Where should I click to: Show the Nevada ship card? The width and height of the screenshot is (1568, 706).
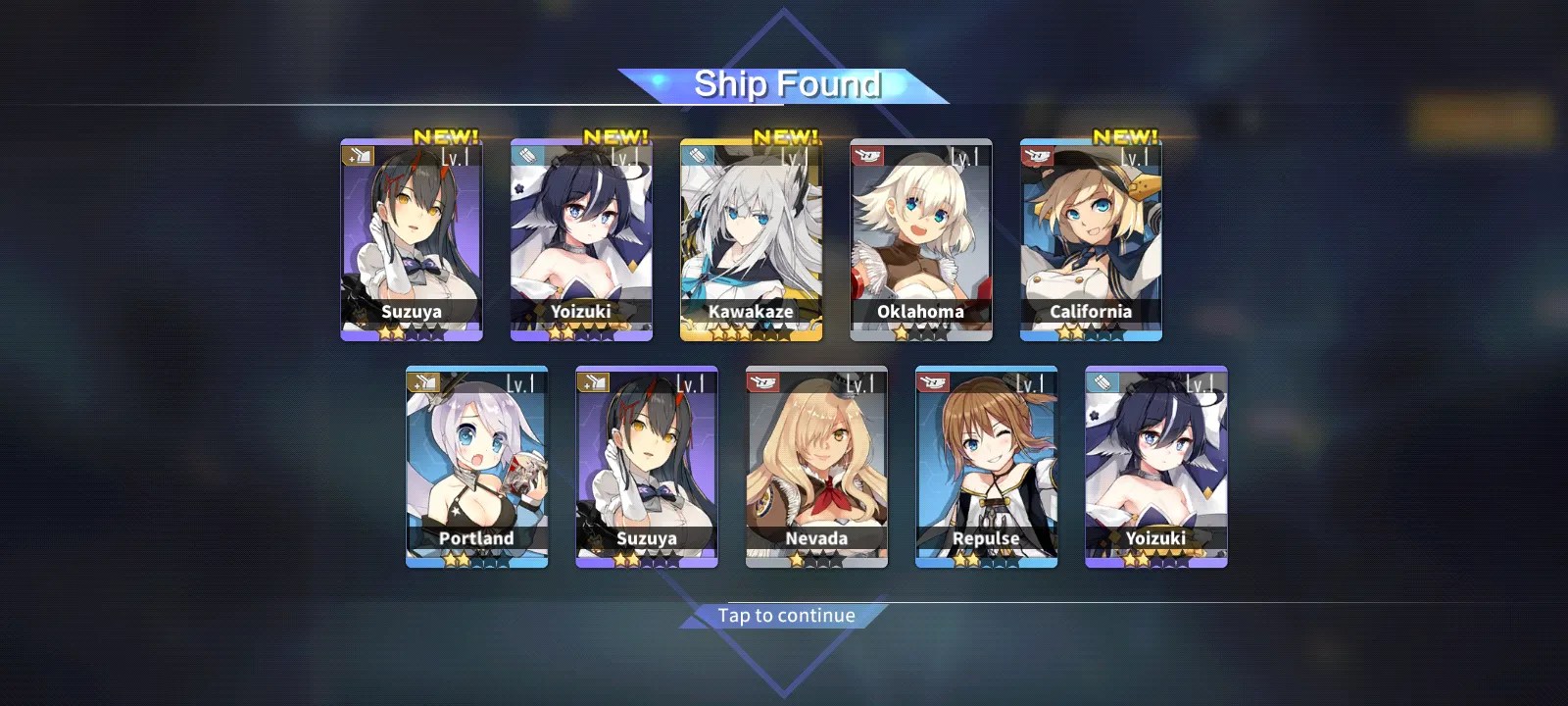pyautogui.click(x=816, y=467)
